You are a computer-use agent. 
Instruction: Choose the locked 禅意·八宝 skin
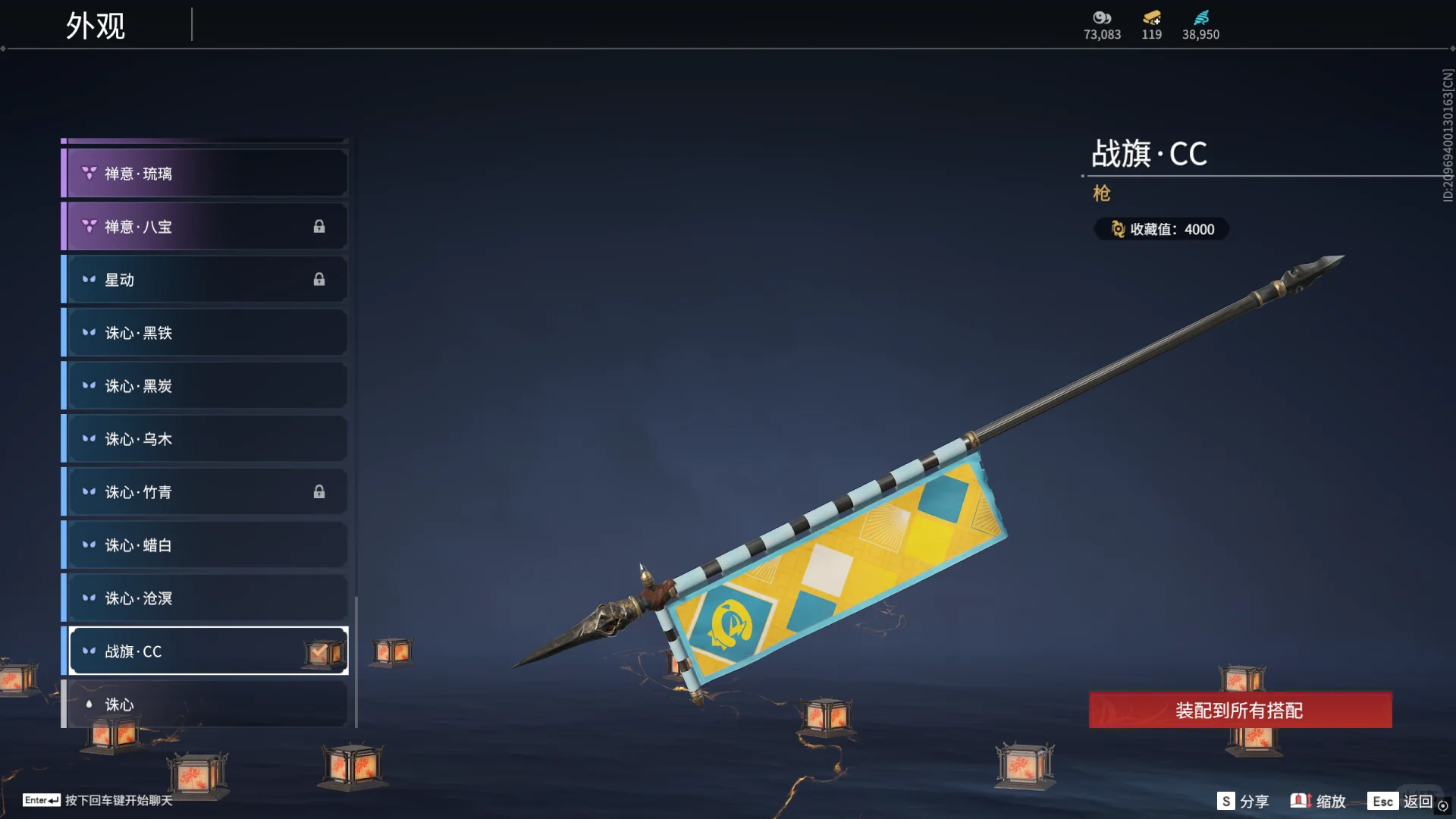click(205, 227)
